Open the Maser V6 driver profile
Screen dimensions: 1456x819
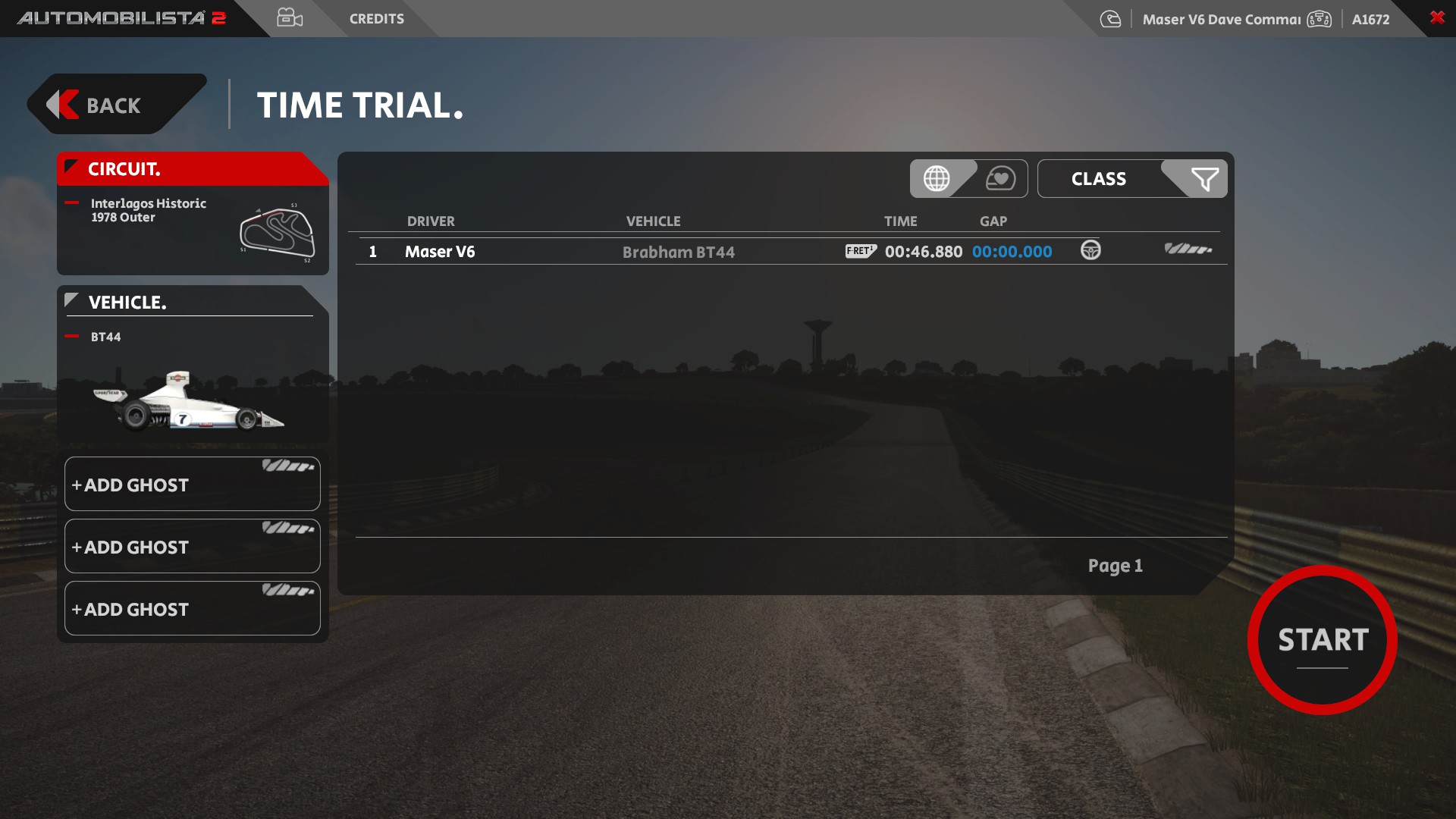[1221, 20]
